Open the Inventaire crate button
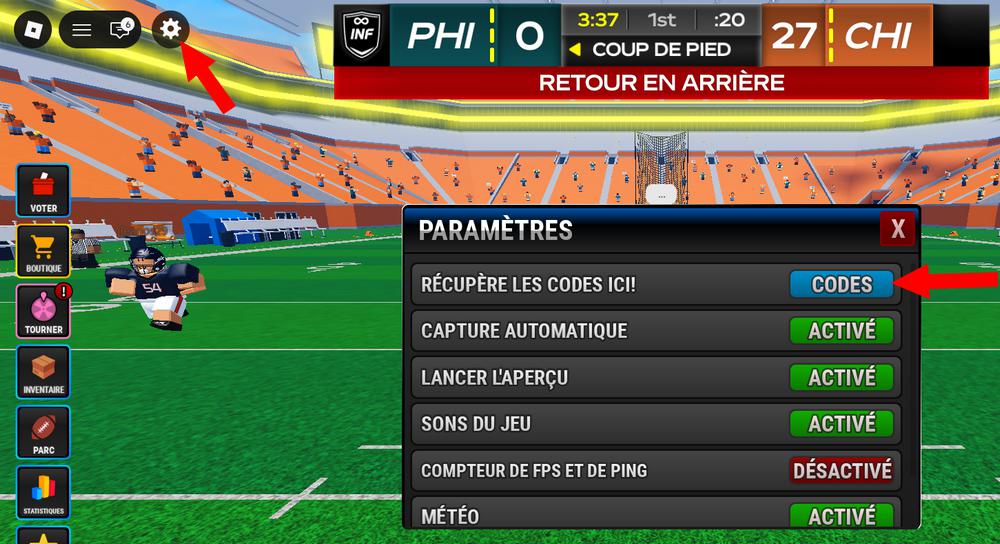This screenshot has height=544, width=1000. (43, 371)
